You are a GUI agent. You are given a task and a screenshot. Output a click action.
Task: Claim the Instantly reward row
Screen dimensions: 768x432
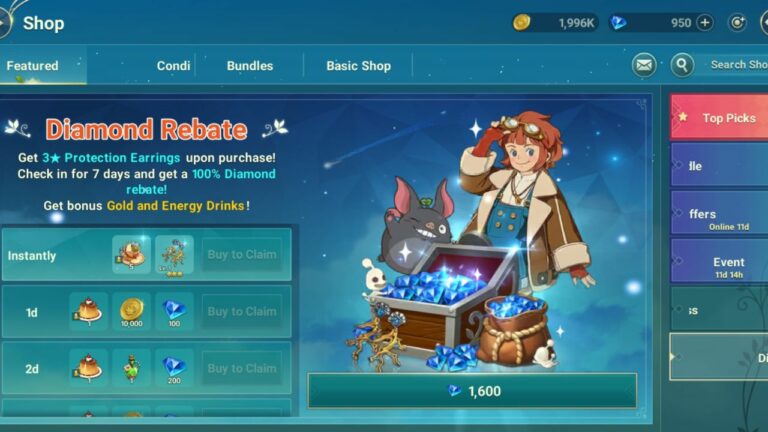(241, 255)
